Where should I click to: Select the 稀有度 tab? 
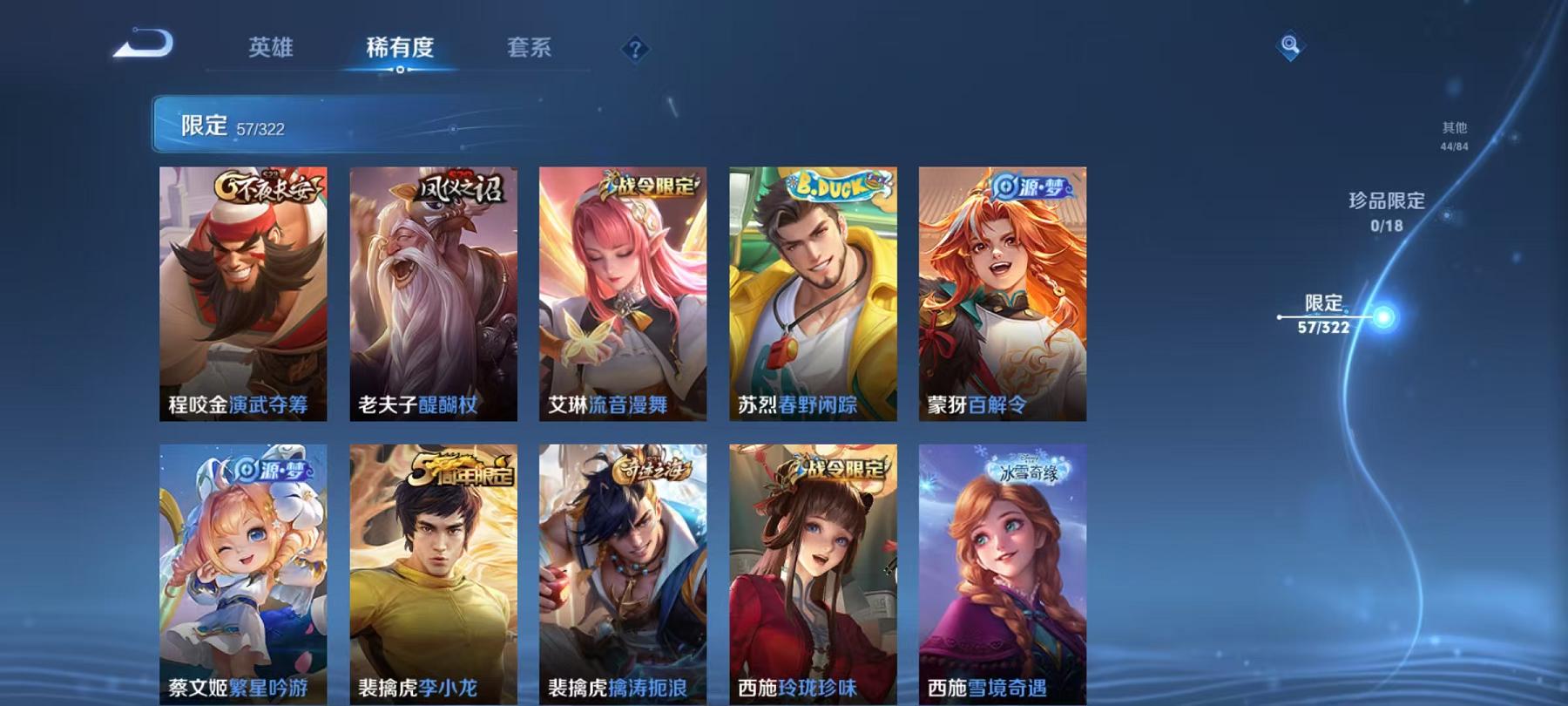coord(402,50)
